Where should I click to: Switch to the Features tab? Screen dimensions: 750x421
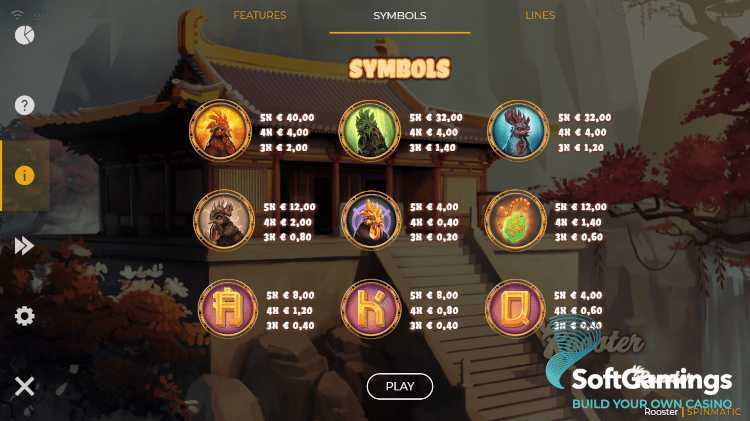click(x=259, y=16)
